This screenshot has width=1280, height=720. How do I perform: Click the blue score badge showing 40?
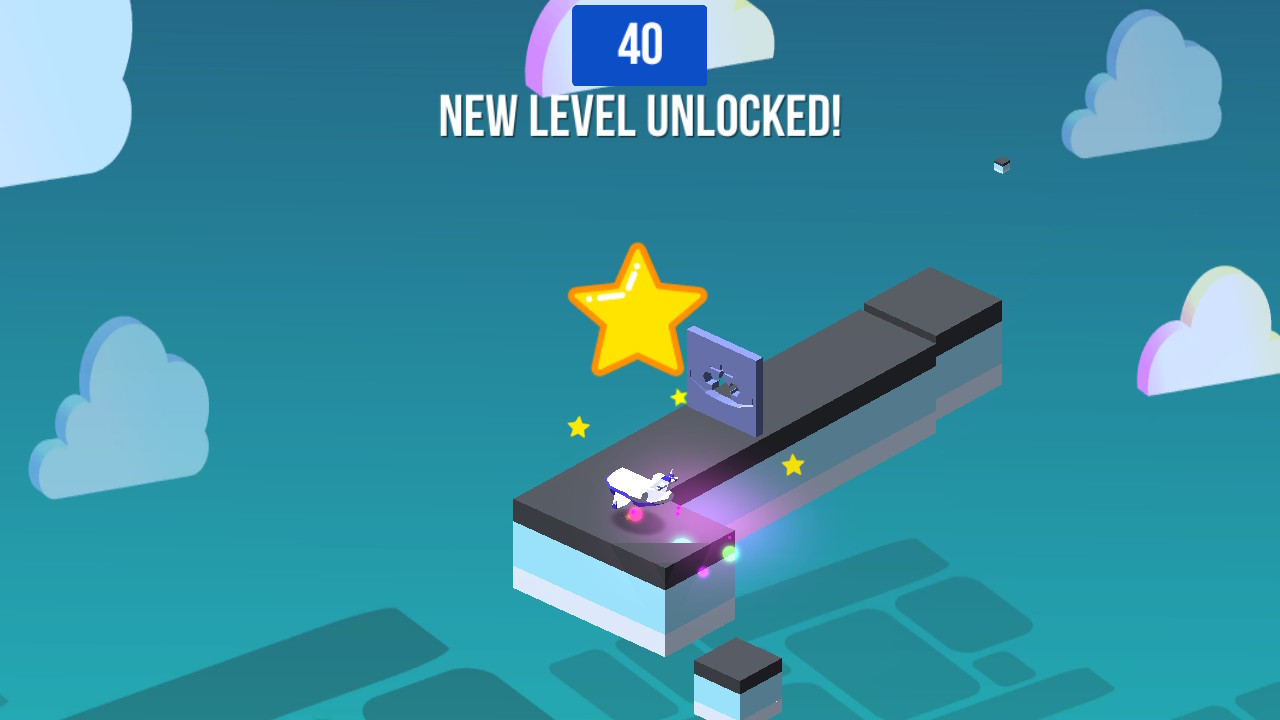coord(639,44)
